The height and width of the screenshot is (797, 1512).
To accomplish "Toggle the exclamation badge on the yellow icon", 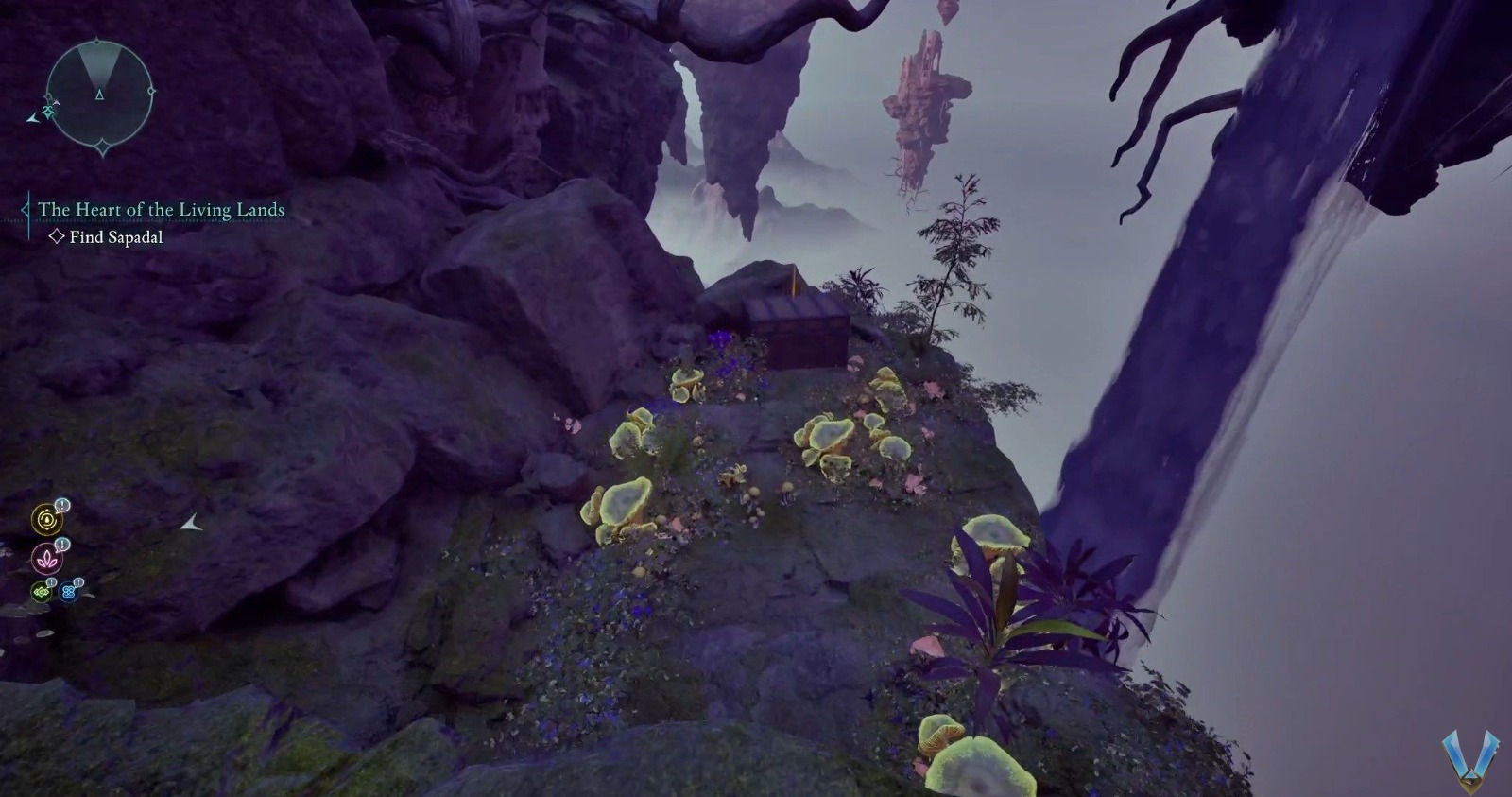I will coord(62,506).
